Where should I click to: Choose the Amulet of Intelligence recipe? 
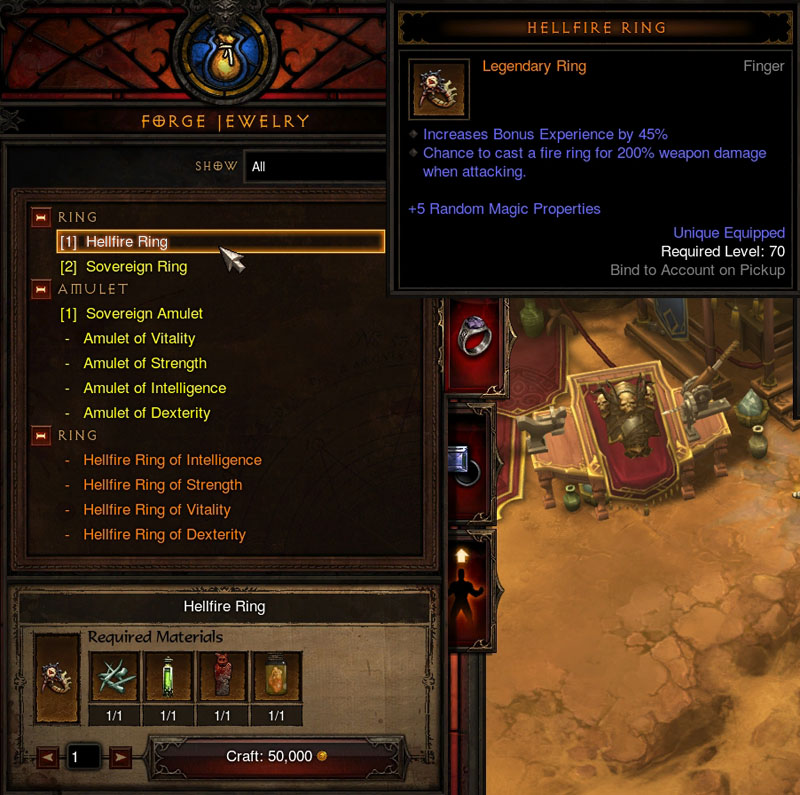[154, 388]
